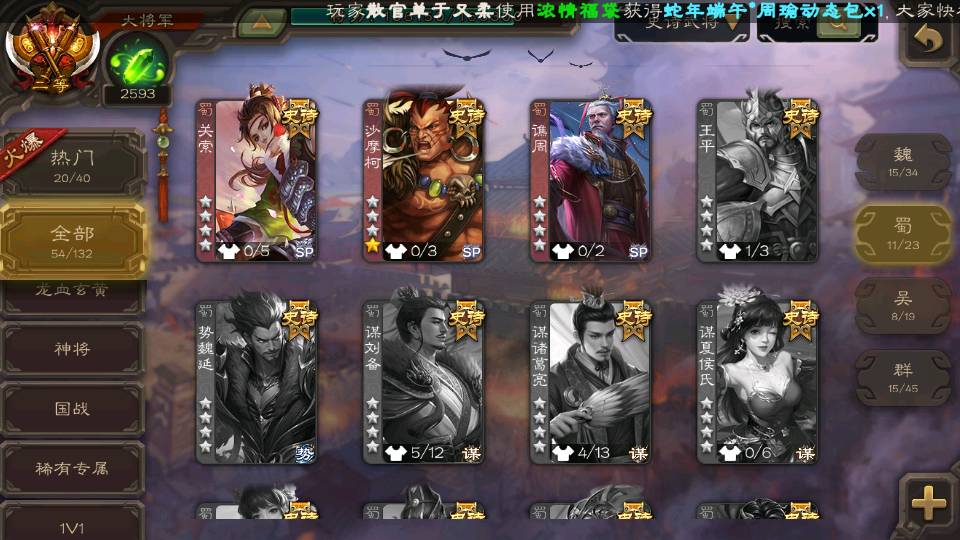Screen dimensions: 960x540
Task: Show the 稀有专属 category
Action: pyautogui.click(x=72, y=467)
